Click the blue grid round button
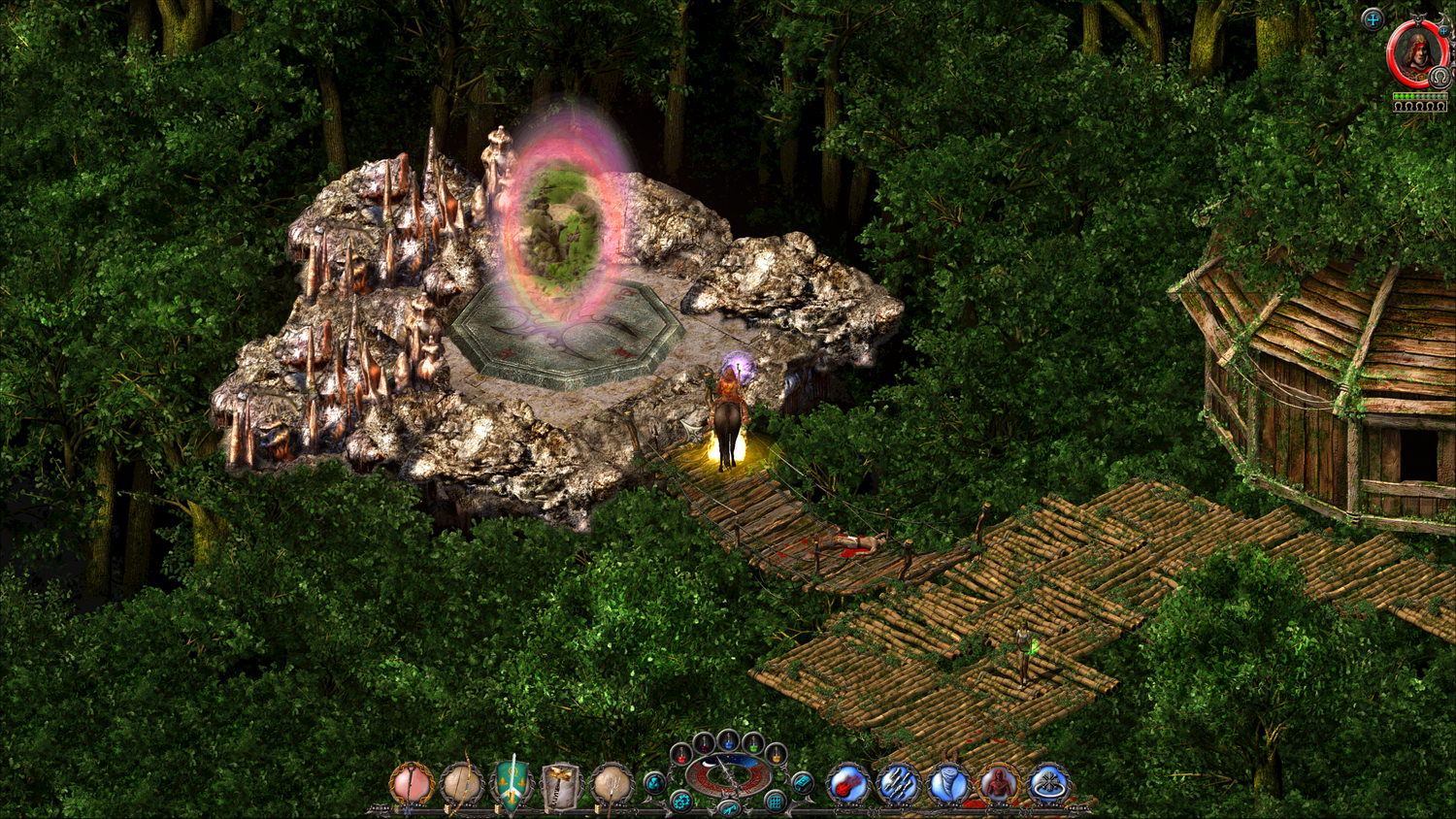The height and width of the screenshot is (819, 1456). [x=775, y=802]
